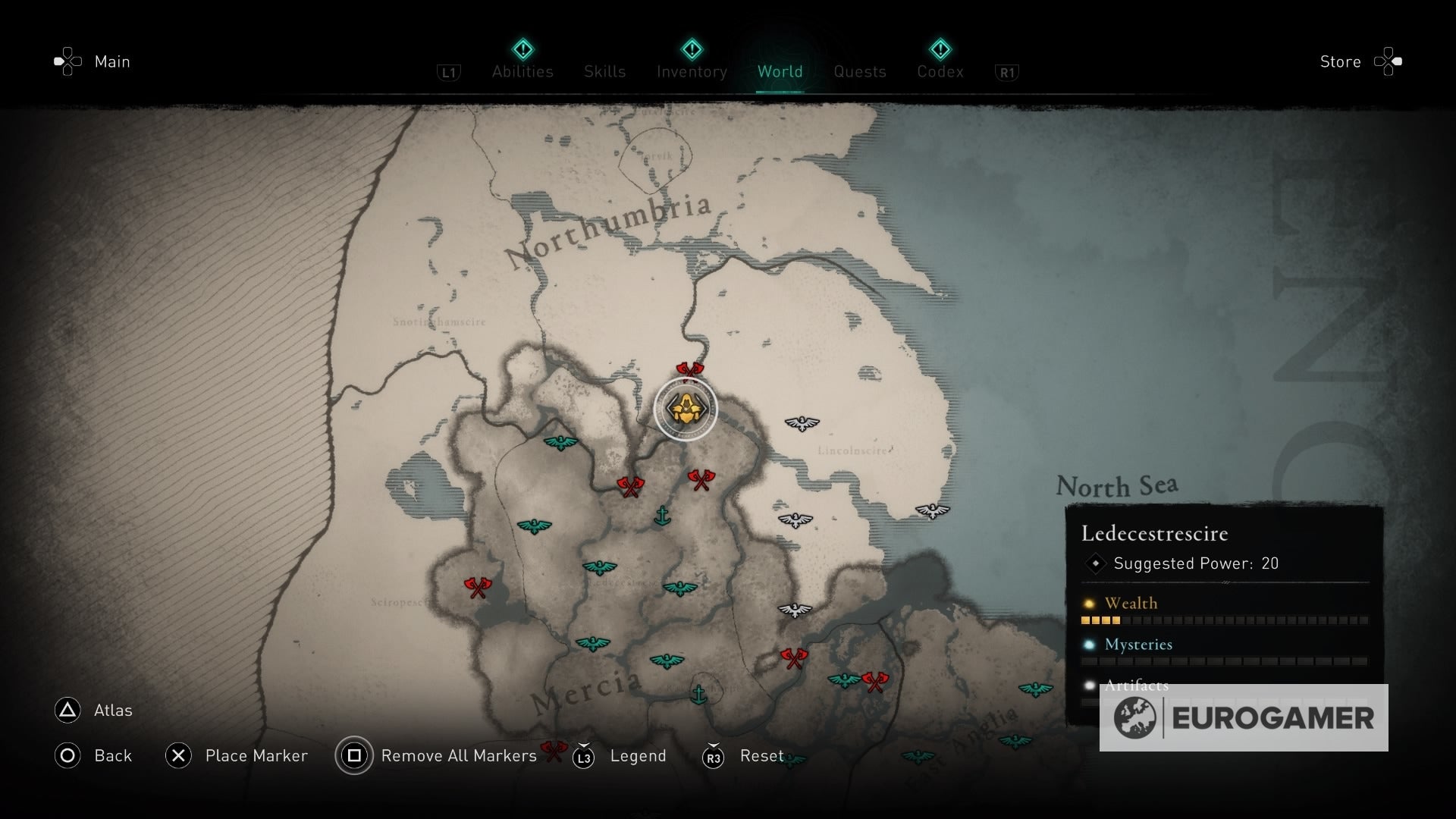This screenshot has height=819, width=1456.
Task: Click the Store controller icon
Action: pyautogui.click(x=1388, y=61)
